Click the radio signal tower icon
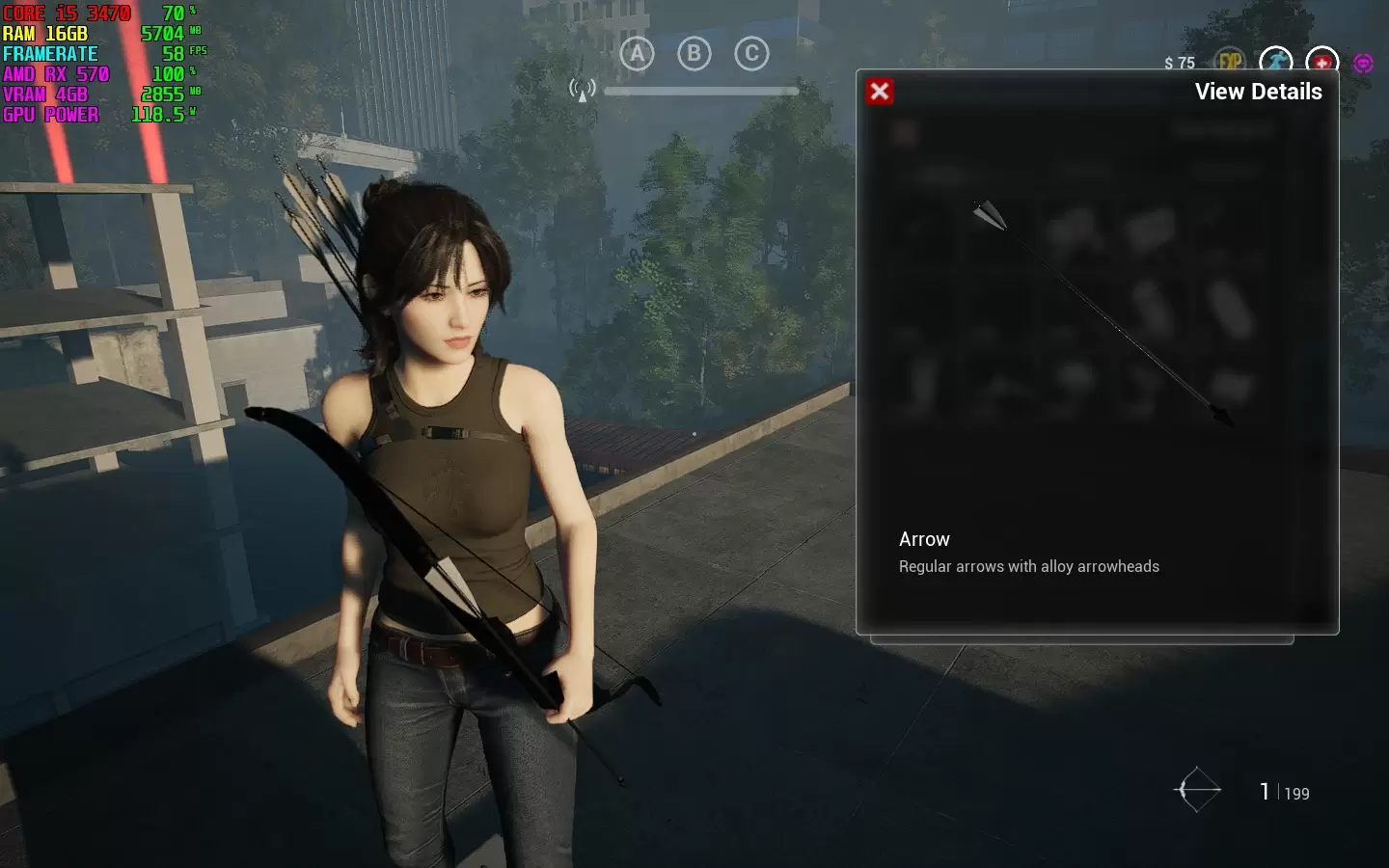1389x868 pixels. coord(582,91)
